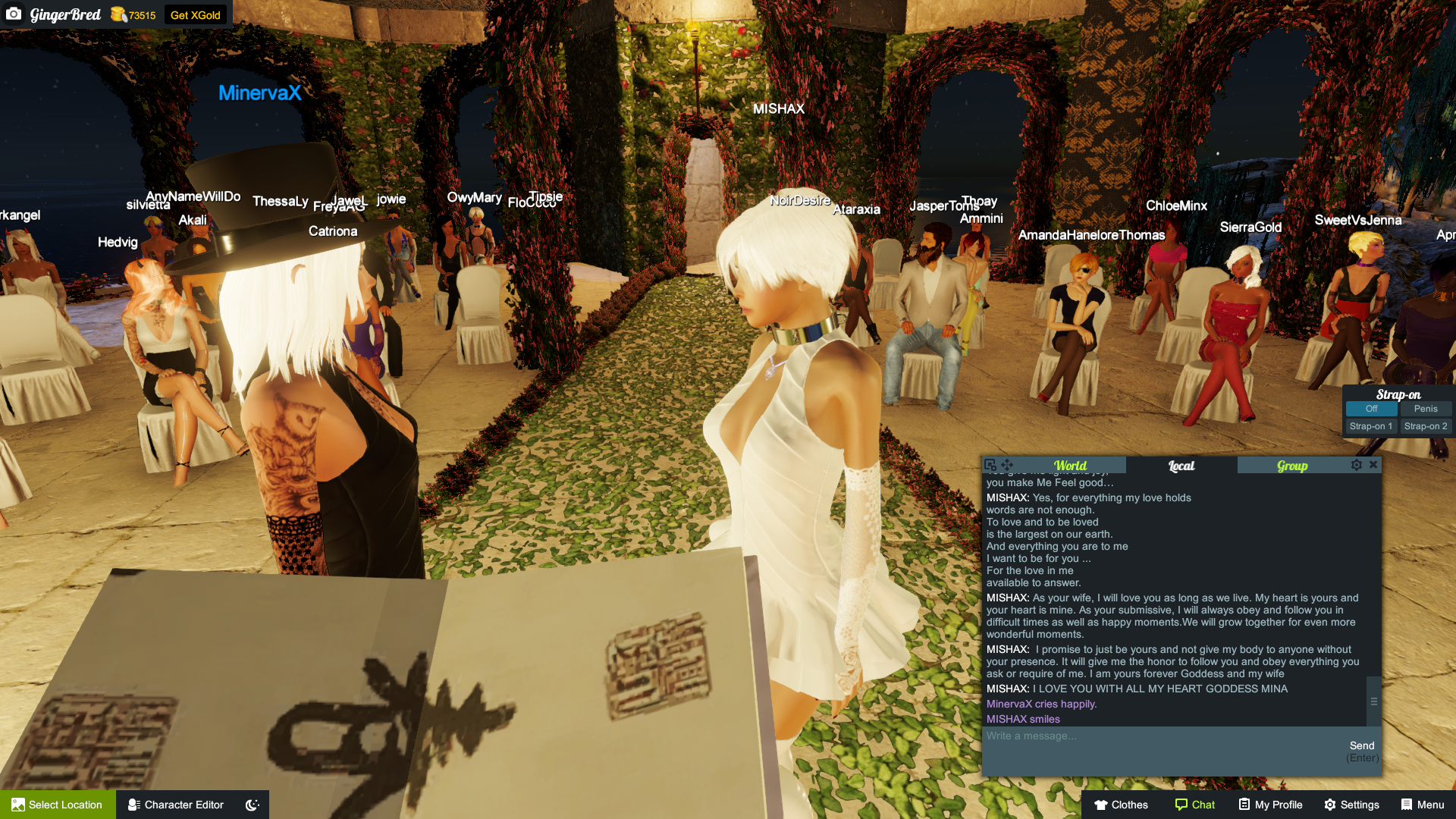The width and height of the screenshot is (1456, 819).
Task: Open Settings via gear icon bottom bar
Action: point(1351,805)
